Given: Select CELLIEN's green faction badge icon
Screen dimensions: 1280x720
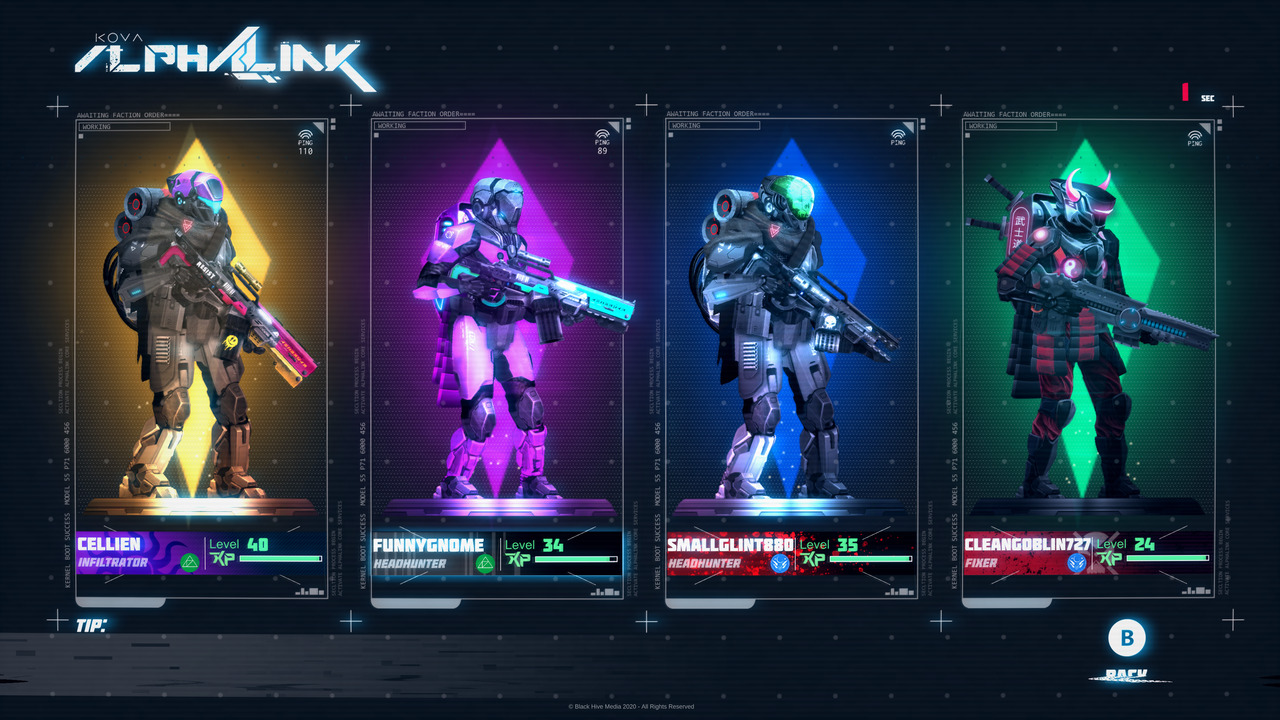Looking at the screenshot, I should (190, 563).
